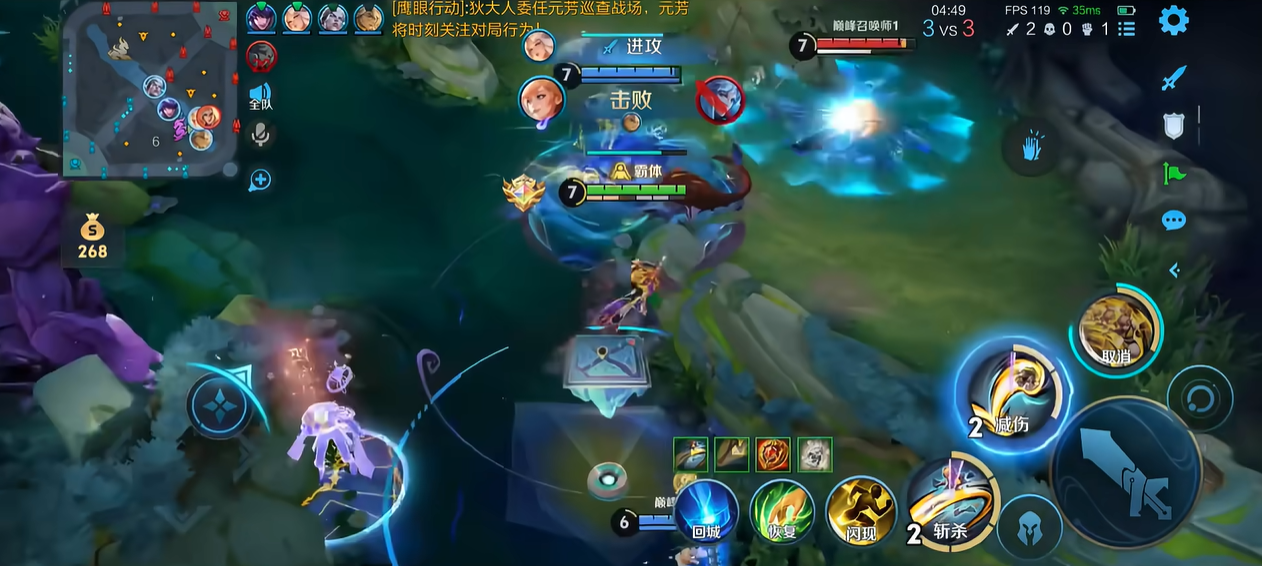Open the chat message bubble
Viewport: 1262px width, 566px height.
click(1173, 220)
